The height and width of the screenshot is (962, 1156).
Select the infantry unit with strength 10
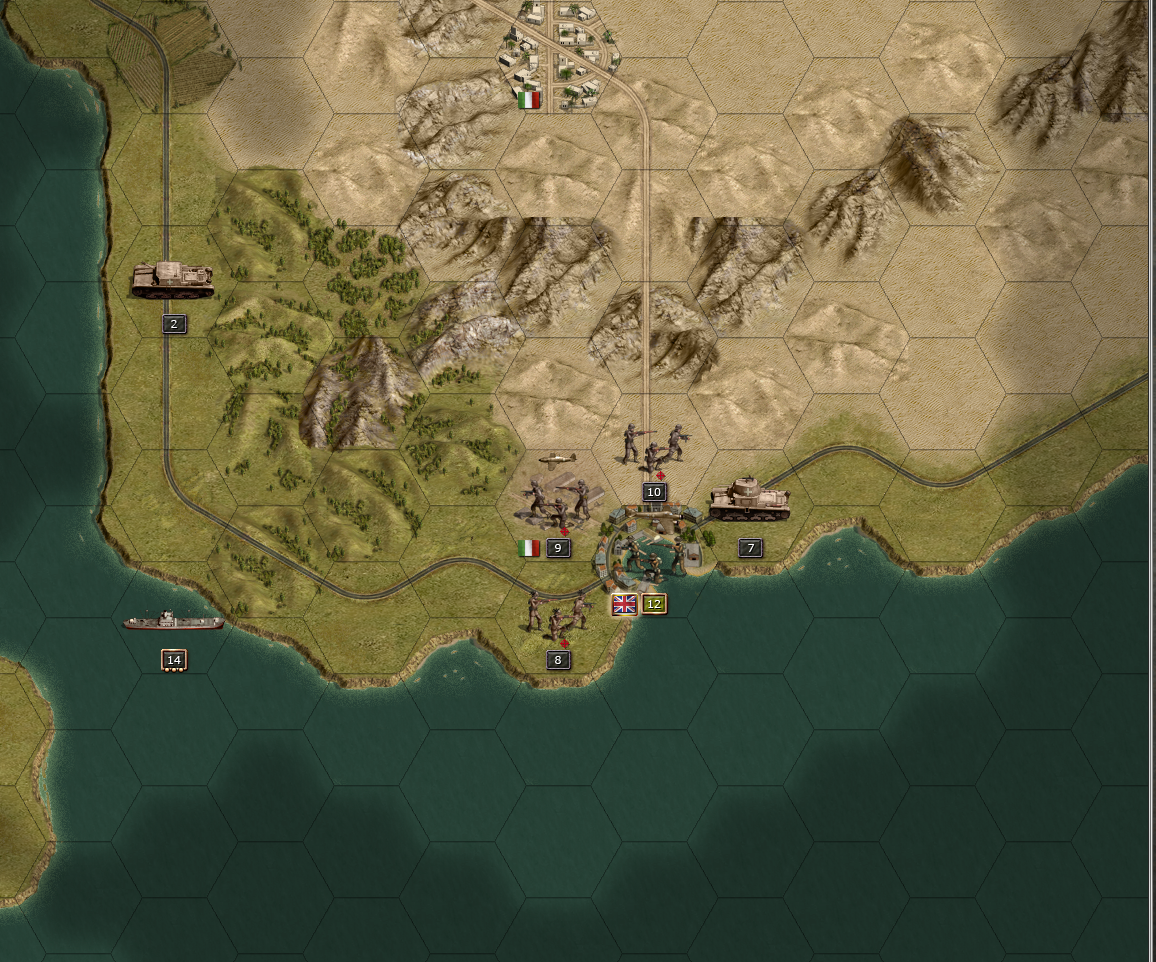point(653,445)
